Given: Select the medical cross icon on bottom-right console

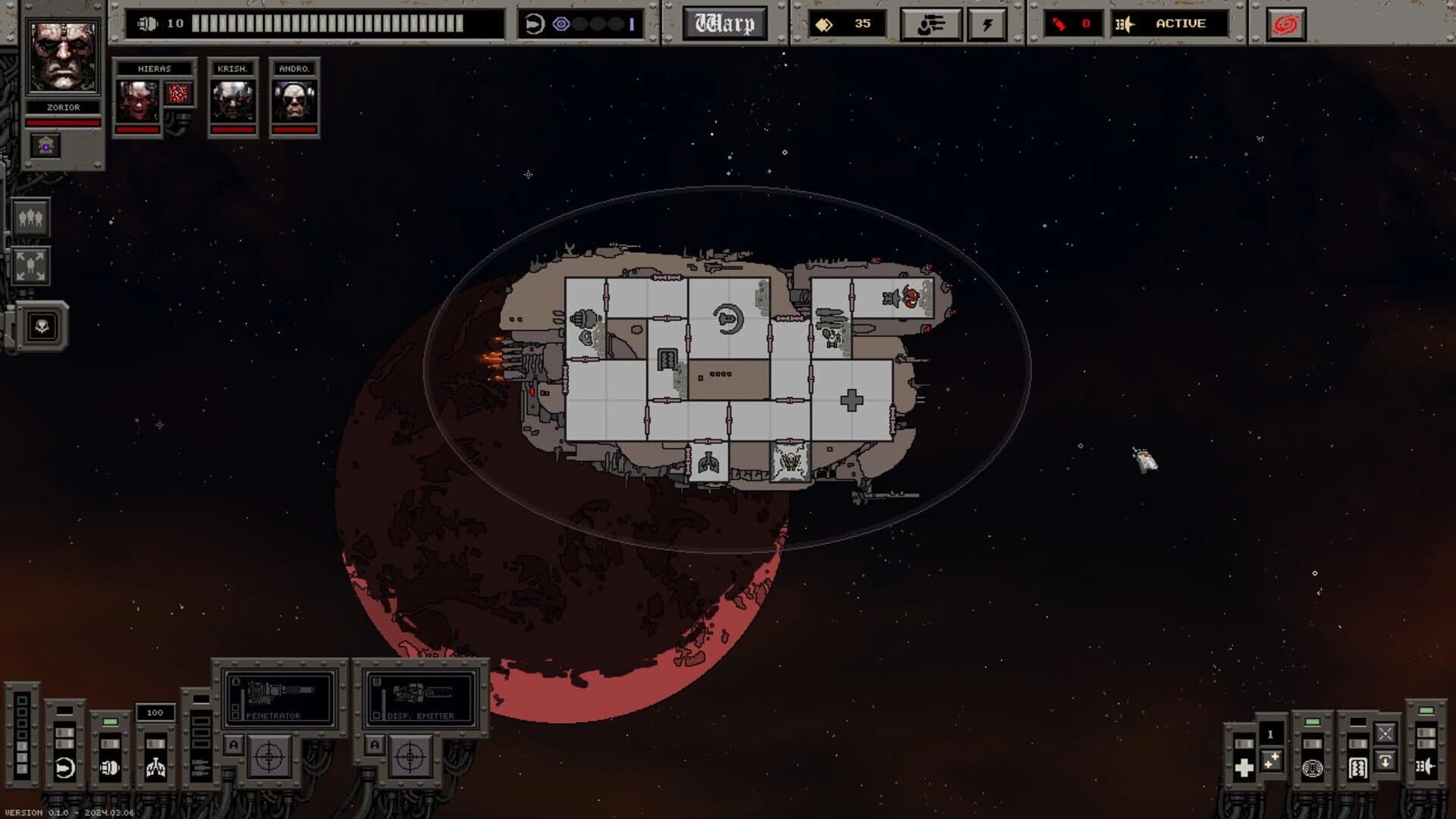Looking at the screenshot, I should point(1244,767).
